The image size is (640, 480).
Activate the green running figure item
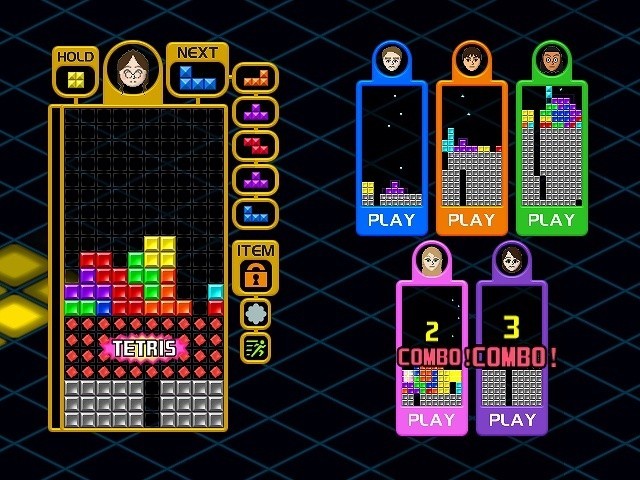255,347
